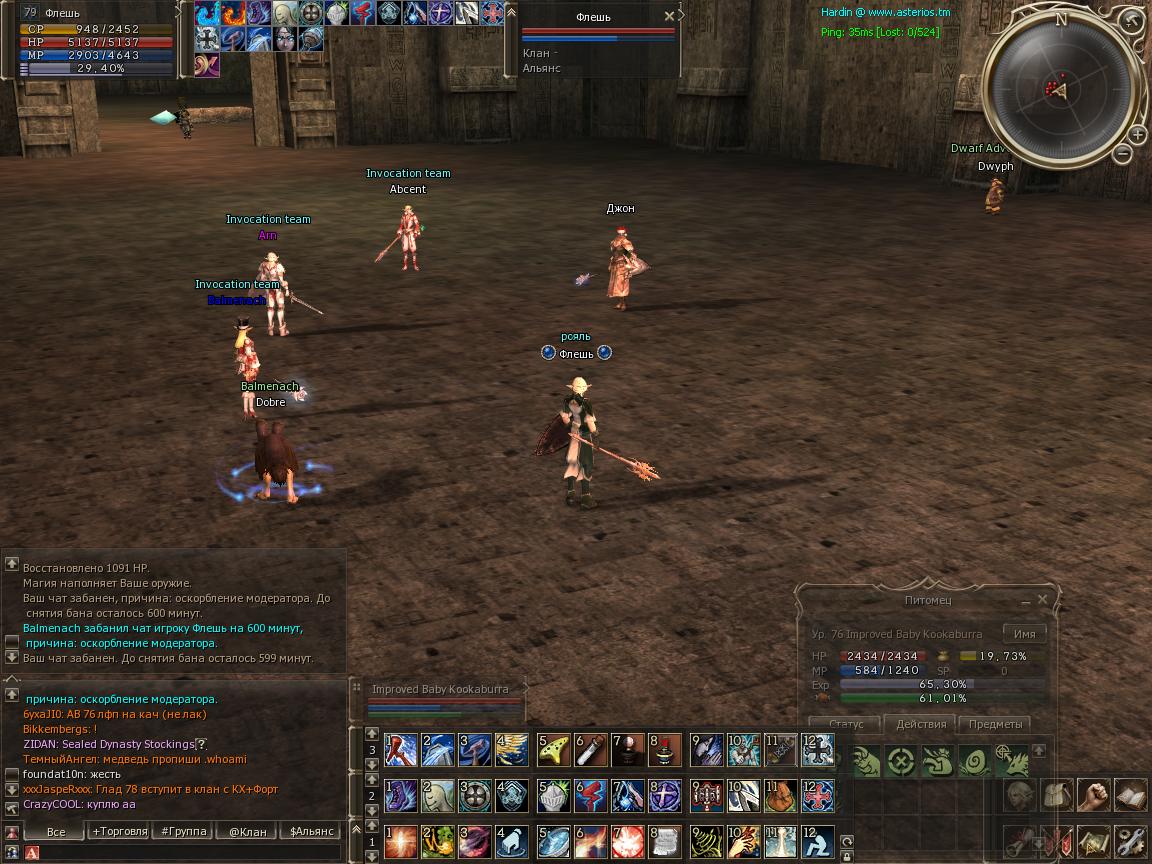Select the Действия pet tab
1152x864 pixels.
920,724
